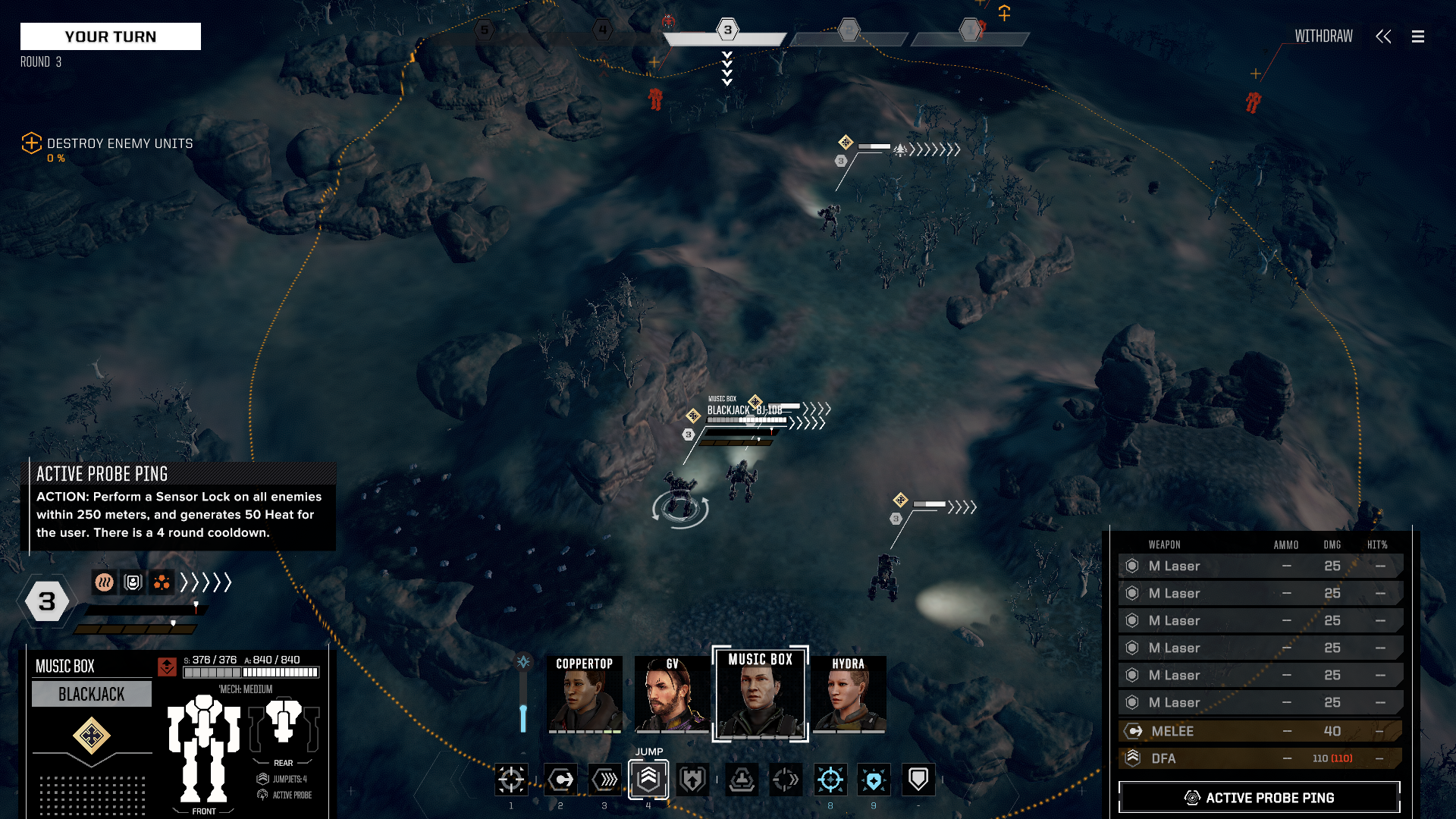
Task: Select pilot GV's portrait
Action: (x=672, y=695)
